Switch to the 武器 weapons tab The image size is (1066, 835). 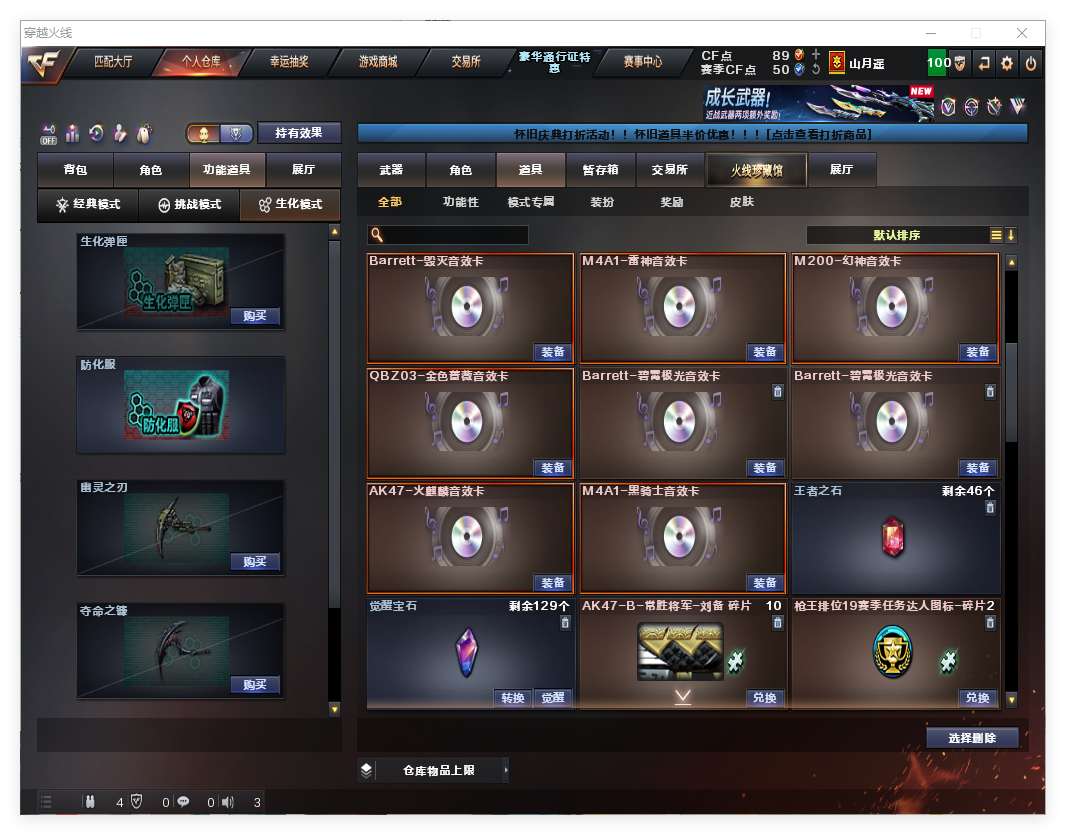pyautogui.click(x=391, y=170)
